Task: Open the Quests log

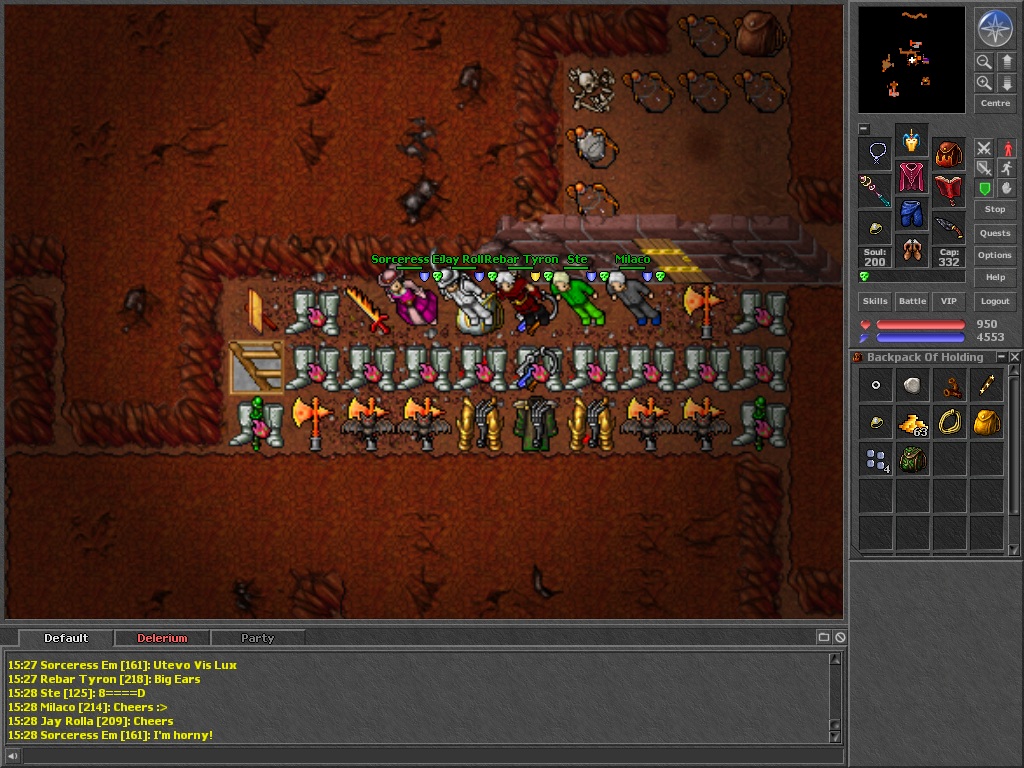Action: click(x=994, y=233)
